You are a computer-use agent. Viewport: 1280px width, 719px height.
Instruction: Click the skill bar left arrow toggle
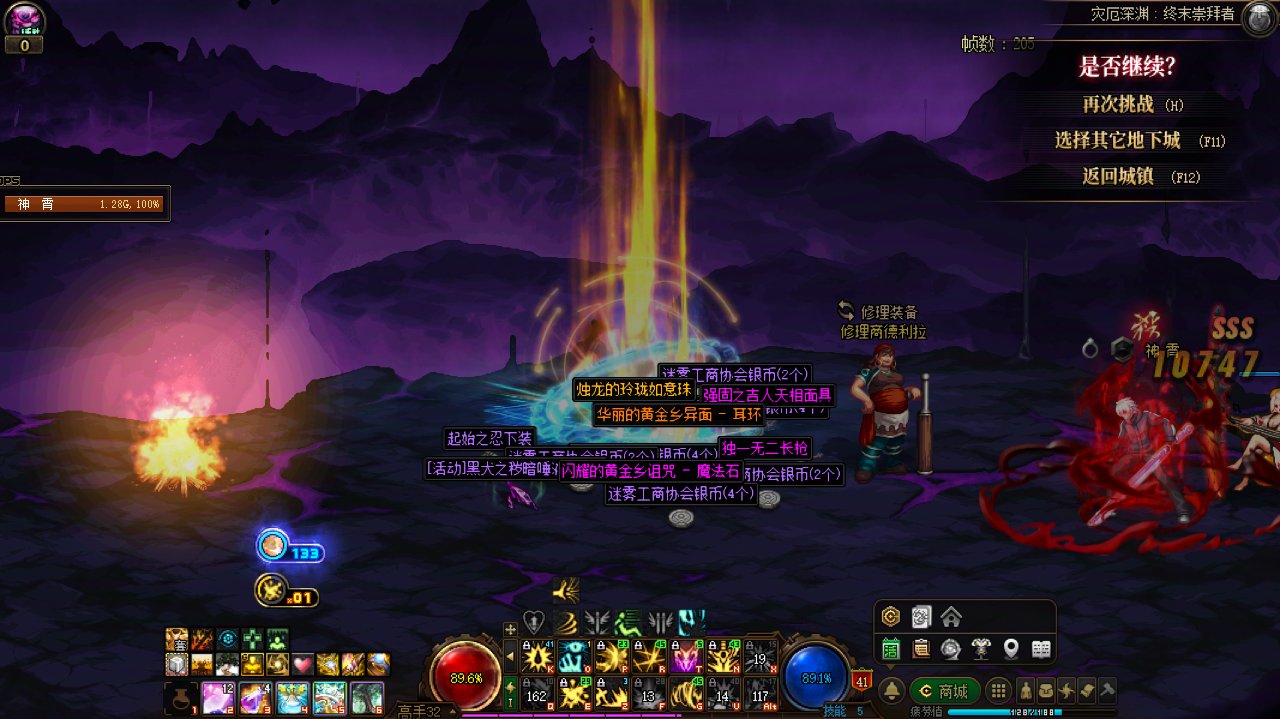point(510,657)
